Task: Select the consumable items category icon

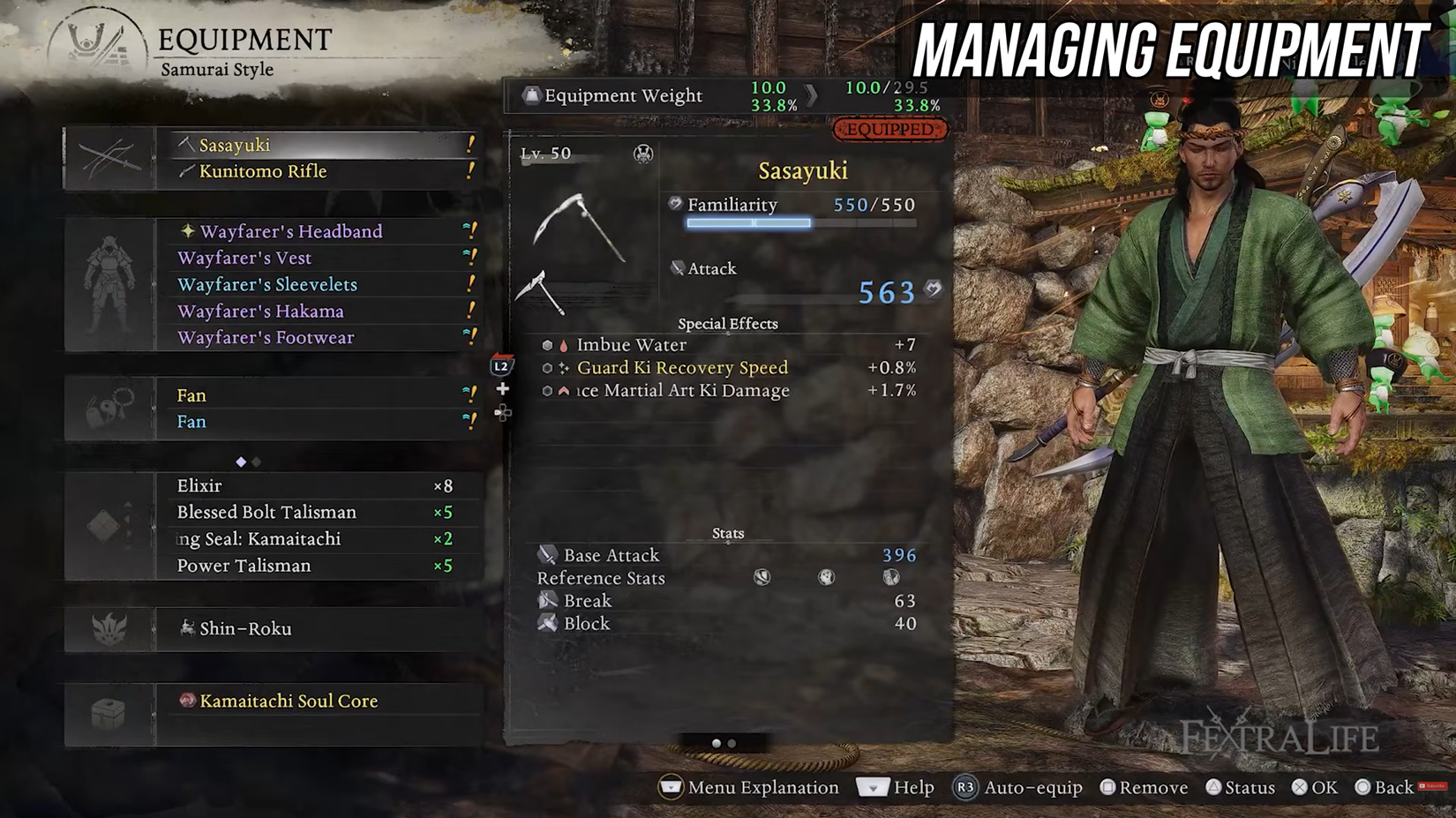Action: (x=108, y=525)
